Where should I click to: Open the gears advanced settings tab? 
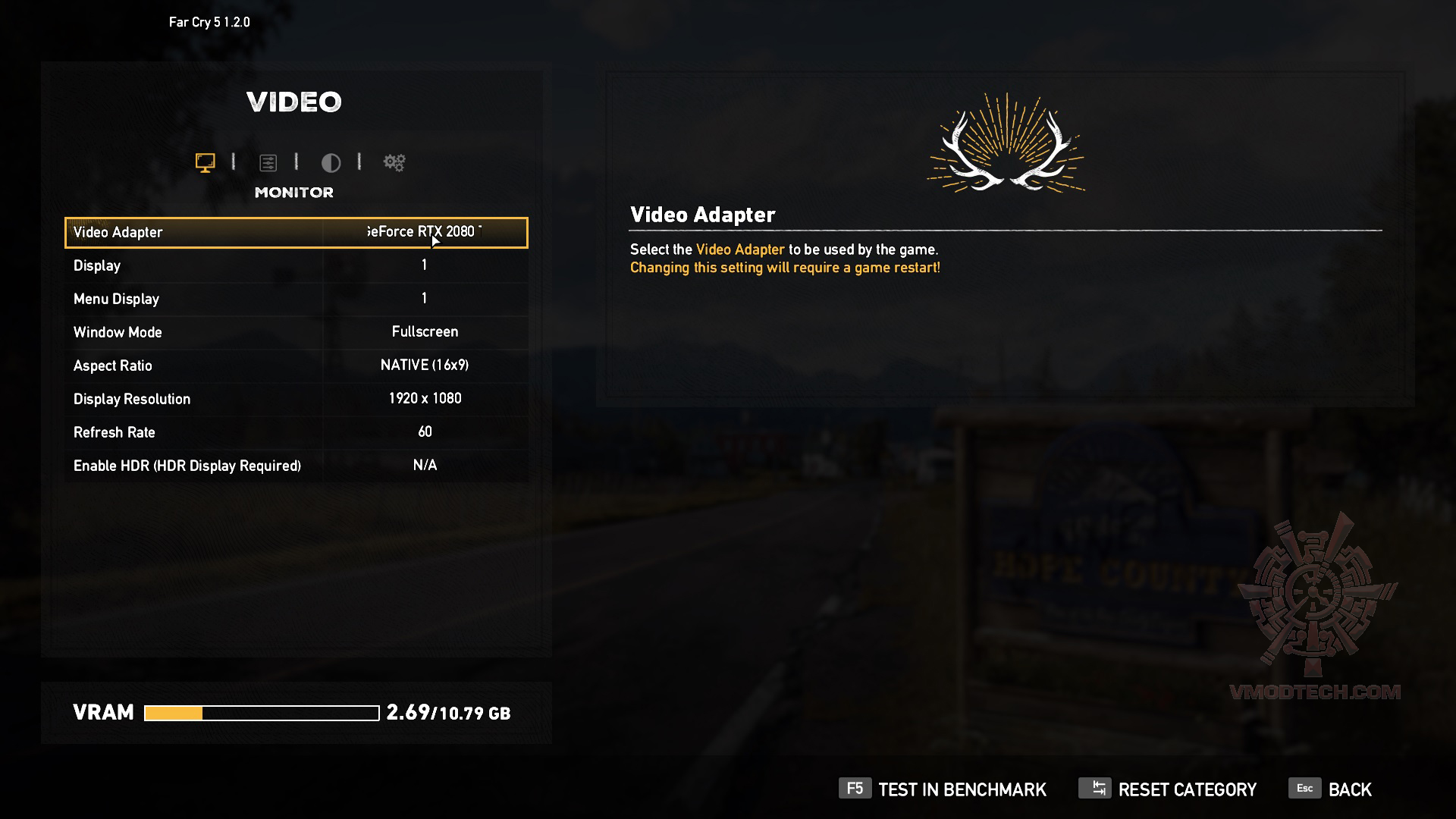(394, 162)
